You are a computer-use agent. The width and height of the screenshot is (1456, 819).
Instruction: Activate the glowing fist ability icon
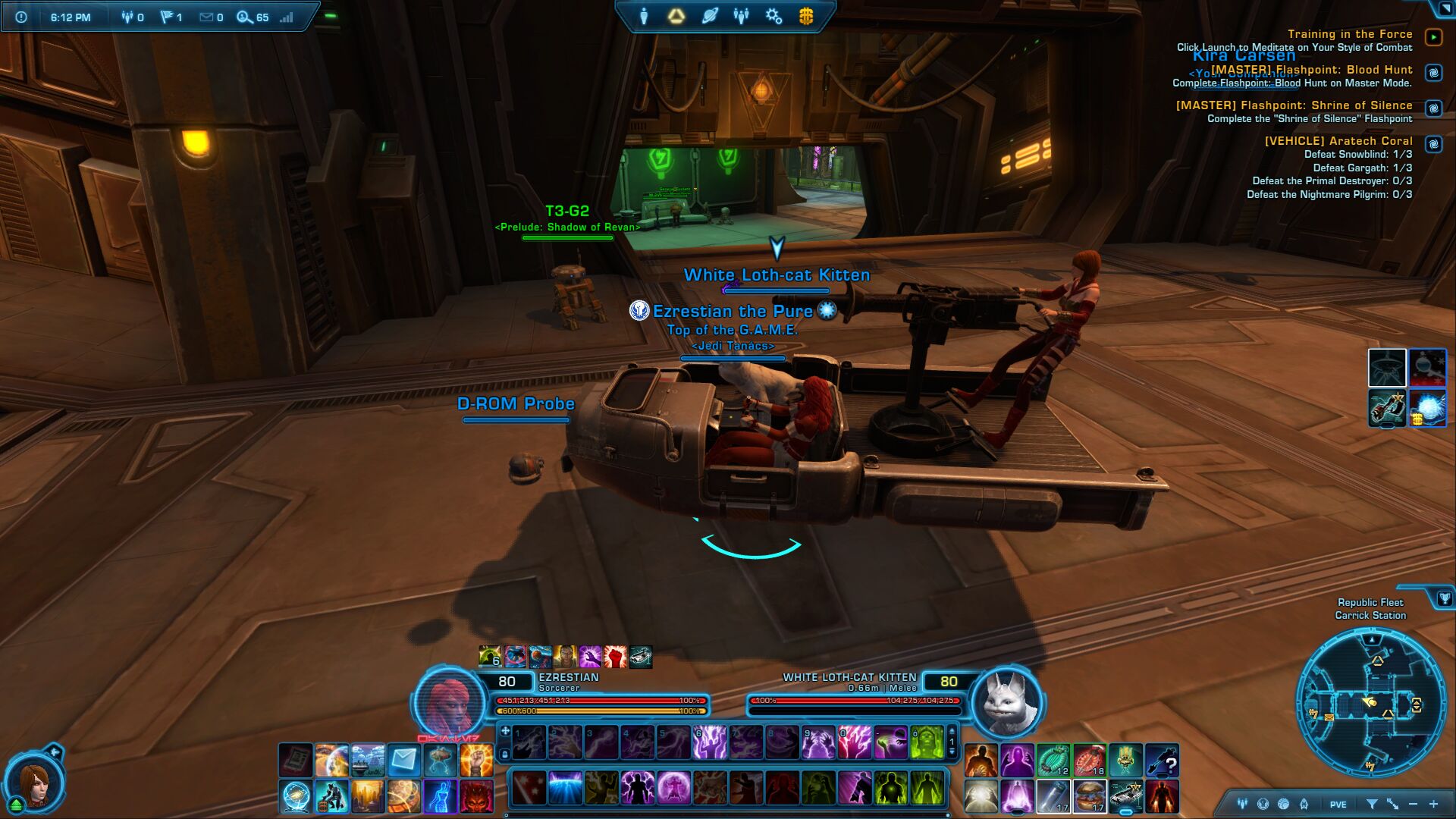tap(476, 760)
